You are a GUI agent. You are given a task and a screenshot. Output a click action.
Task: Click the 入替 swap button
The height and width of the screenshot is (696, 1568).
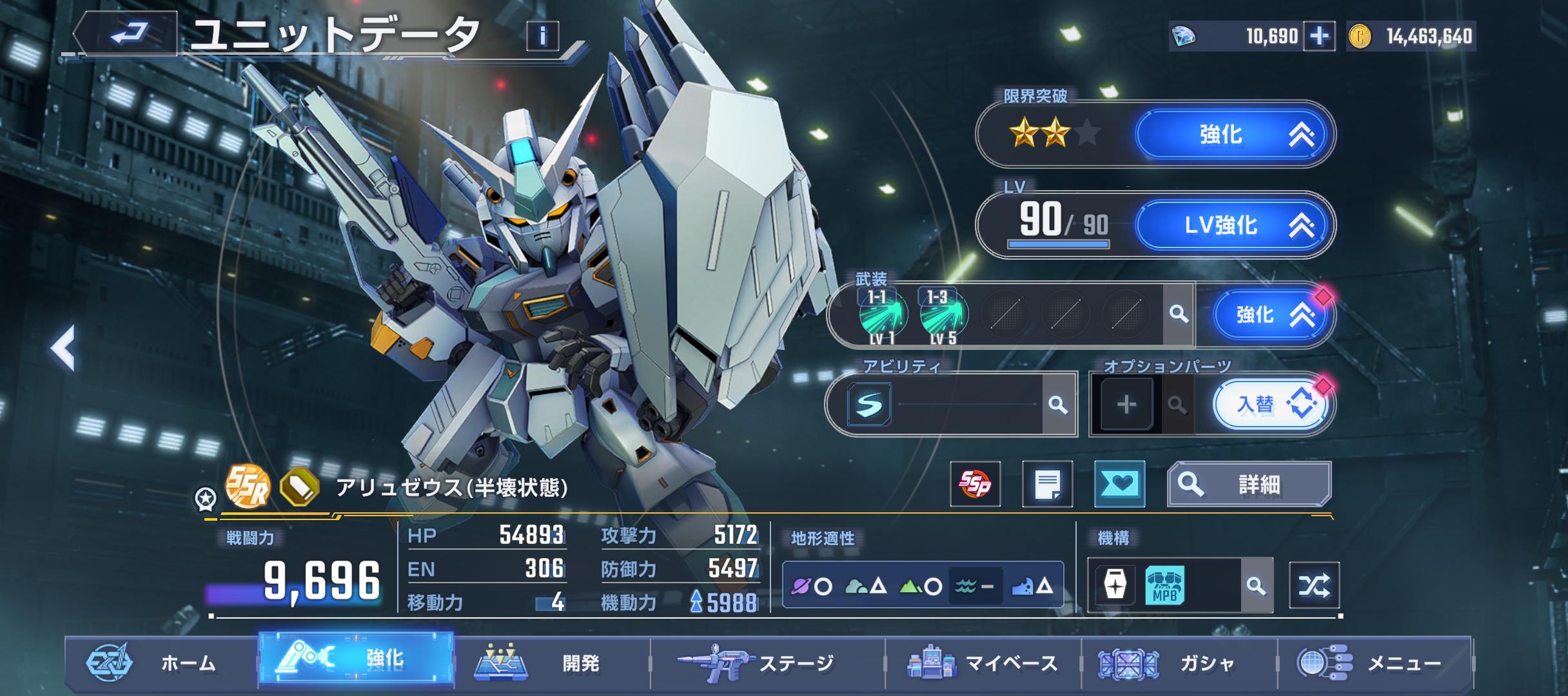(1268, 405)
